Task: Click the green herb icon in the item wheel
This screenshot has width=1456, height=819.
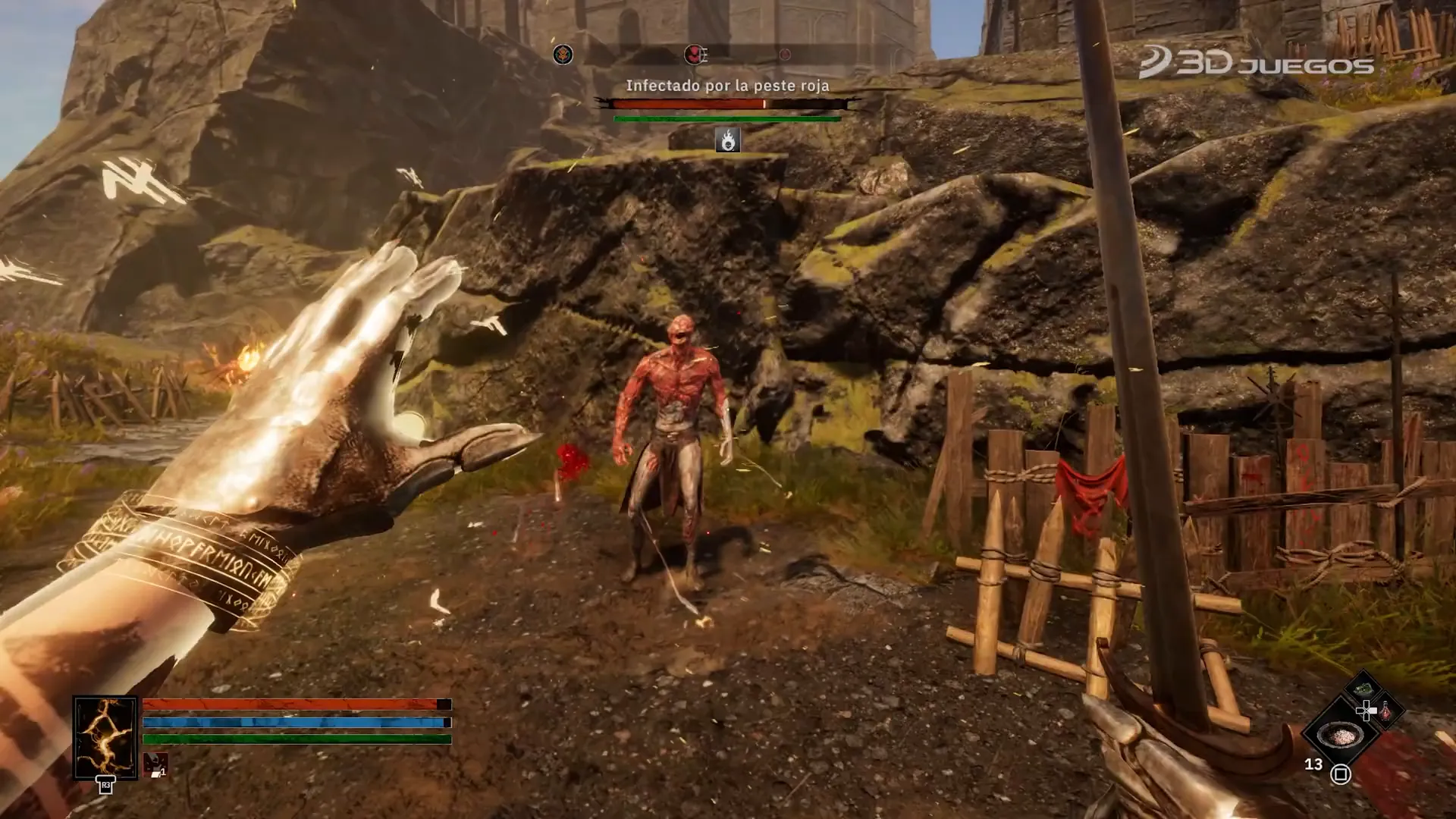Action: pos(1362,689)
